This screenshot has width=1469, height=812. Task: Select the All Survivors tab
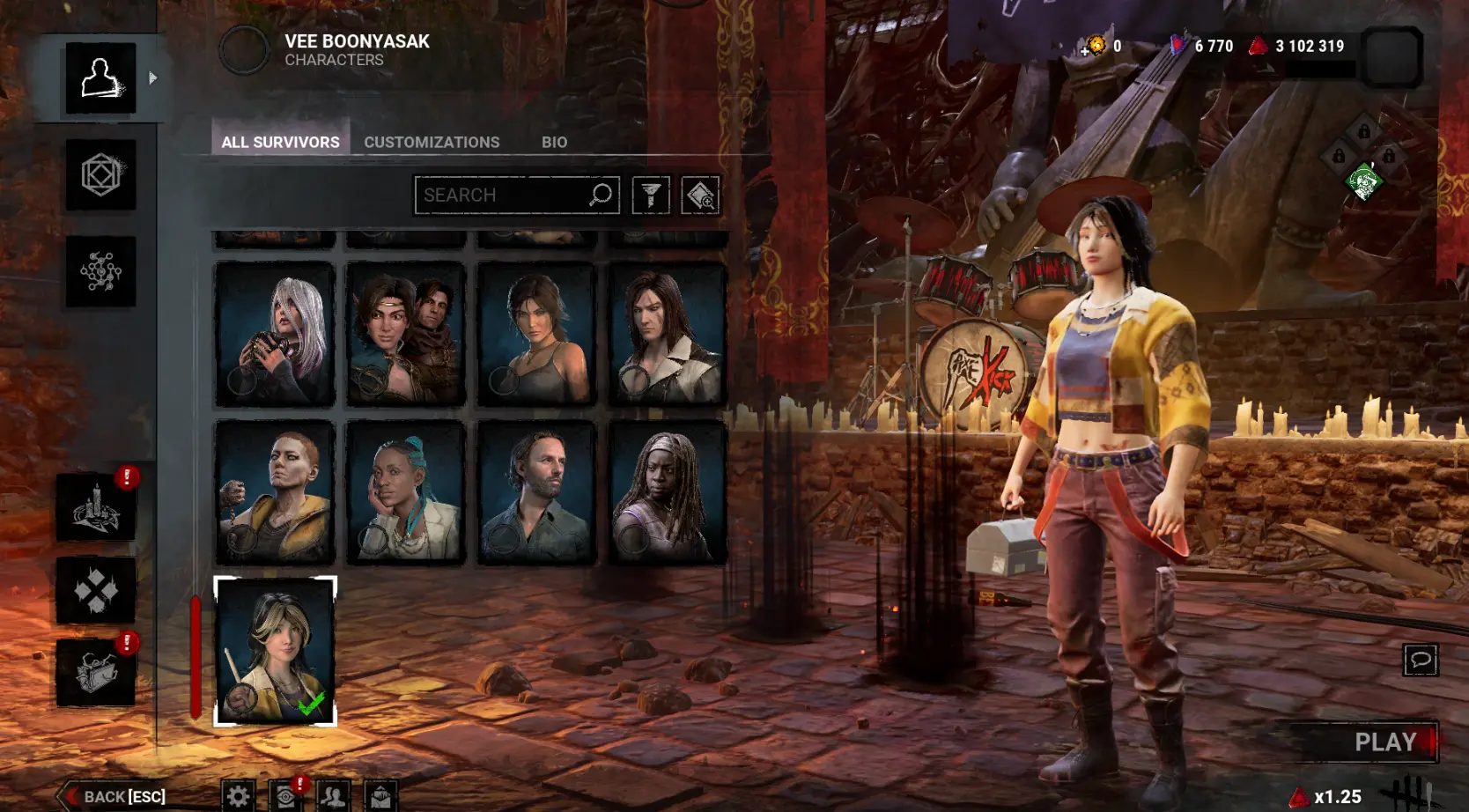(x=280, y=142)
